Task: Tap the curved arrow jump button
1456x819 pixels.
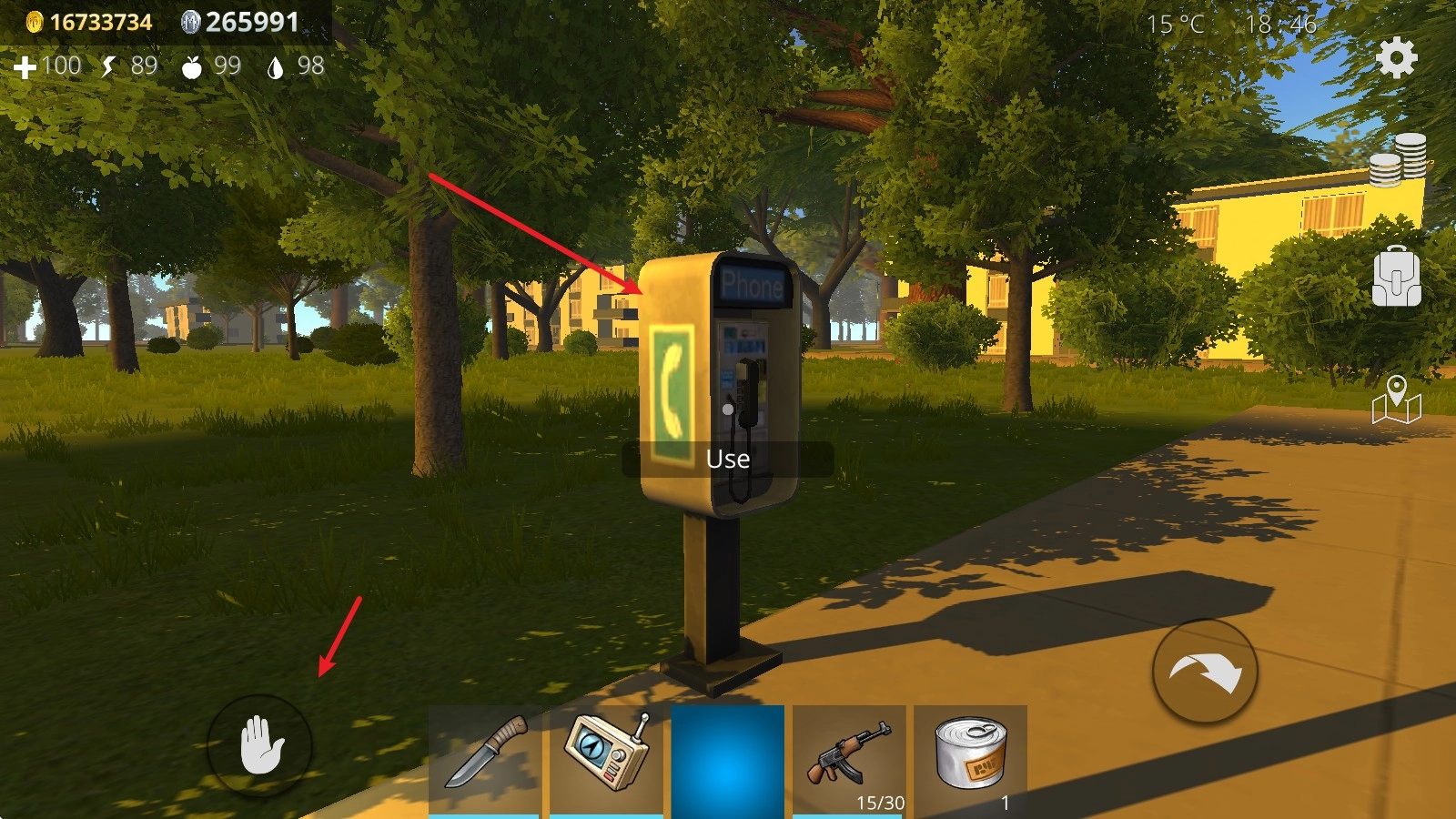Action: (x=1205, y=672)
